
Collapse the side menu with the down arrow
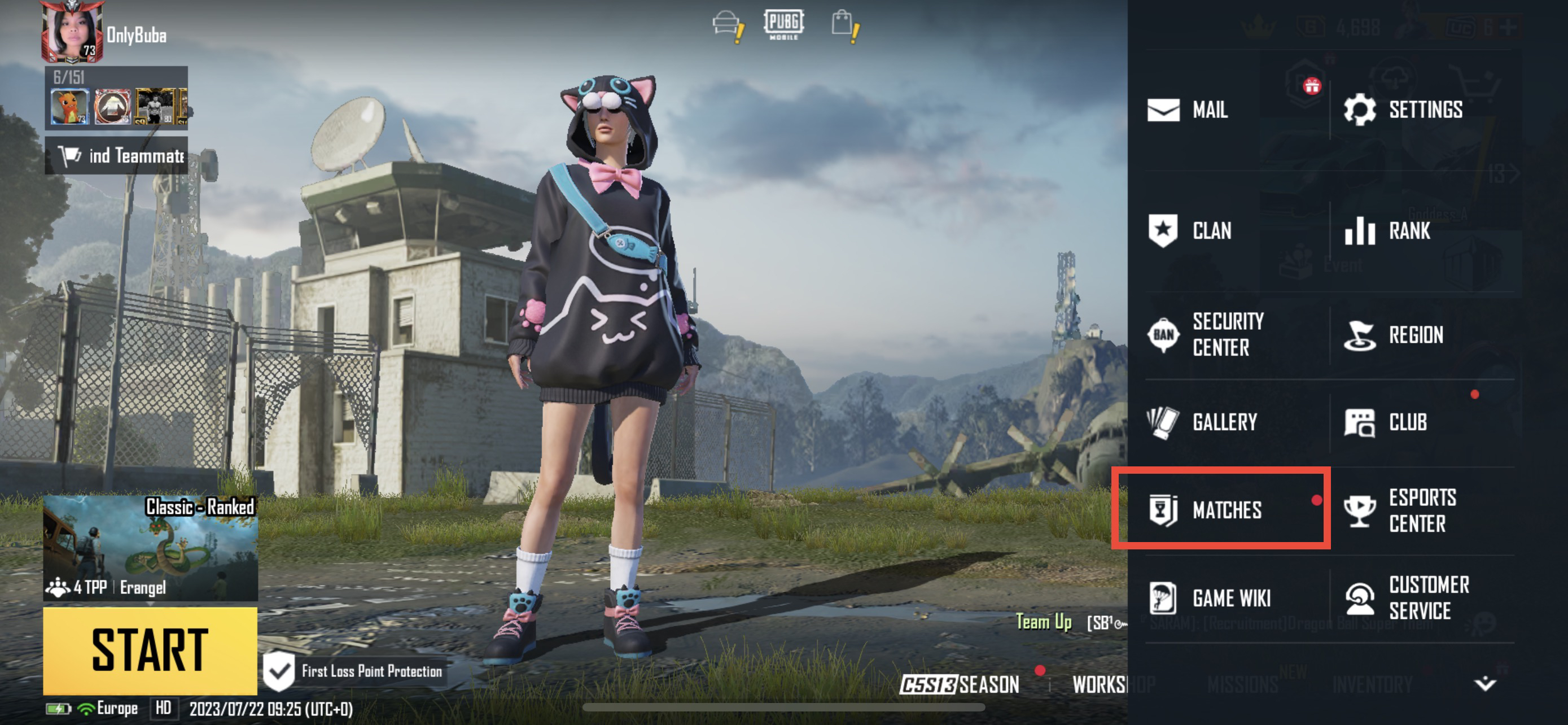[1484, 684]
